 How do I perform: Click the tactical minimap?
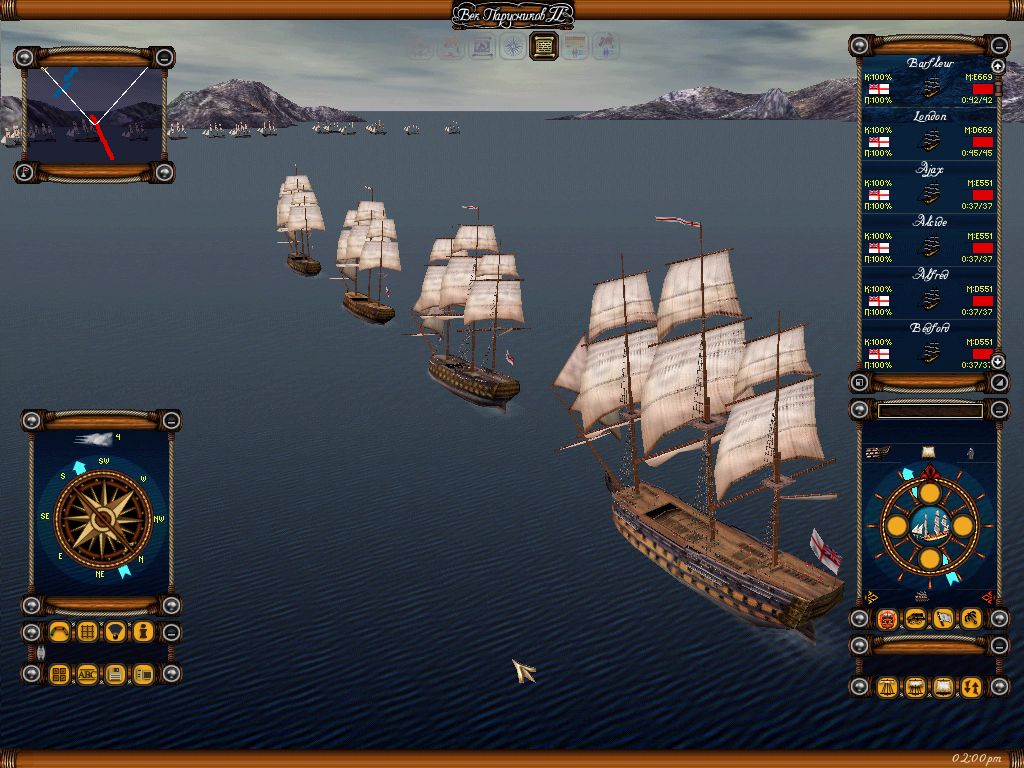[x=94, y=114]
